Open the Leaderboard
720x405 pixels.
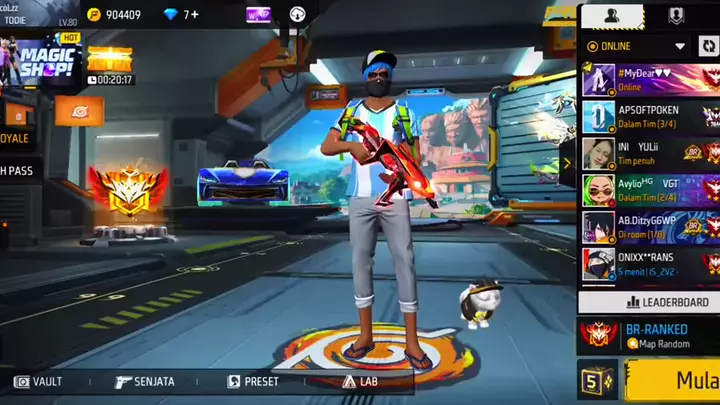650,301
